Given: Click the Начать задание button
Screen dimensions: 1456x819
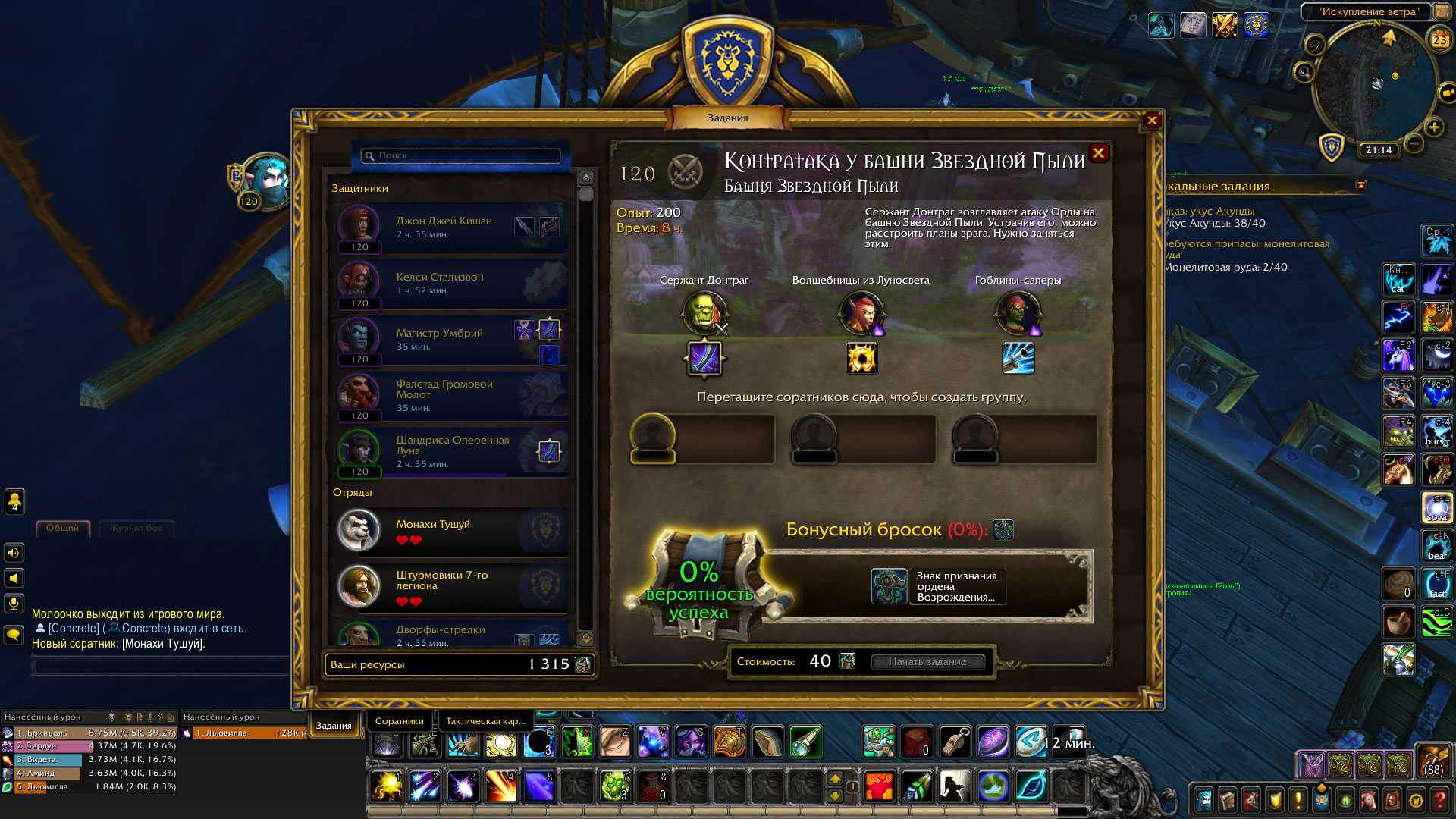Looking at the screenshot, I should pos(927,662).
